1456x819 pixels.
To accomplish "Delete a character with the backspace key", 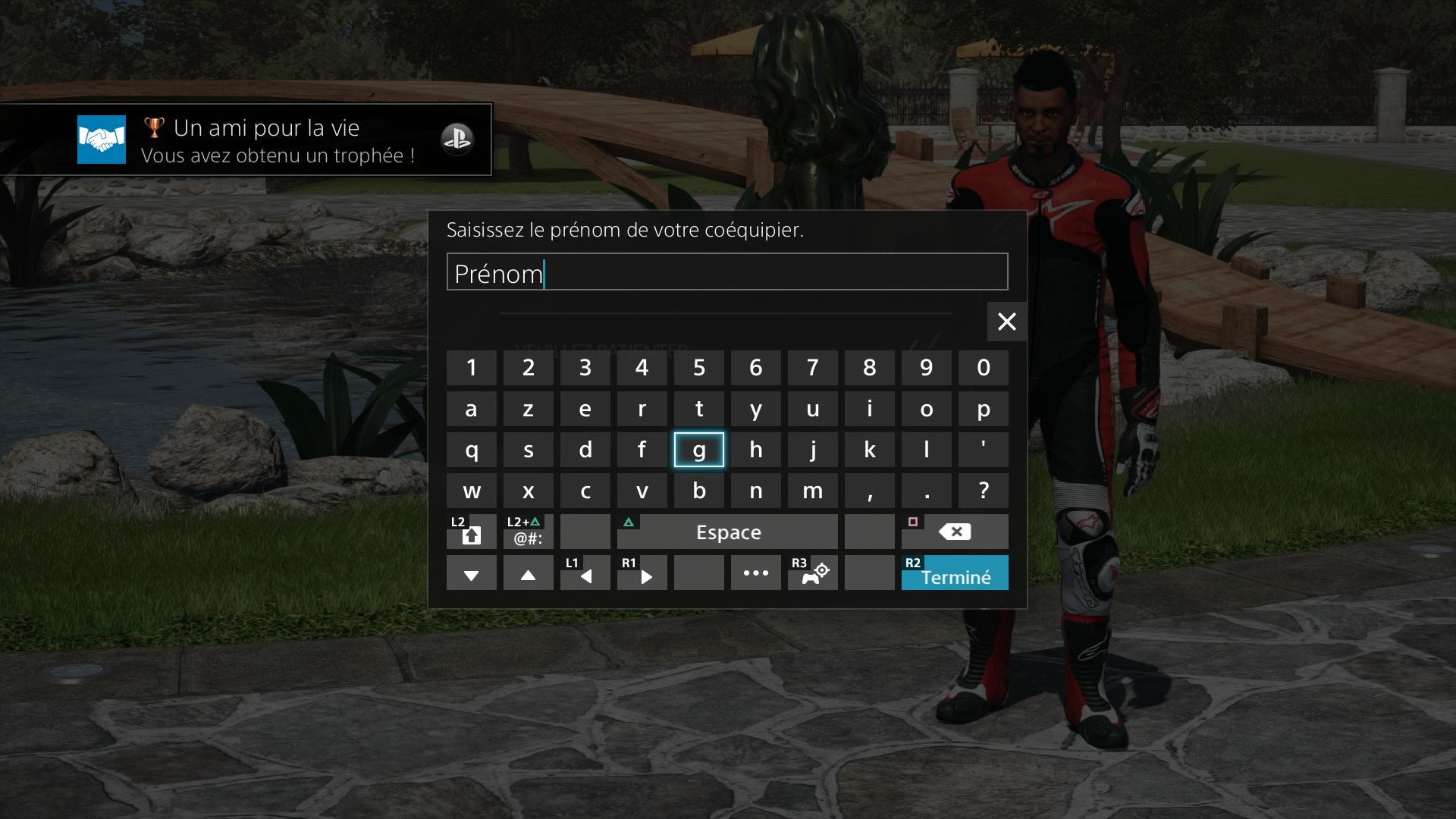I will (x=955, y=532).
